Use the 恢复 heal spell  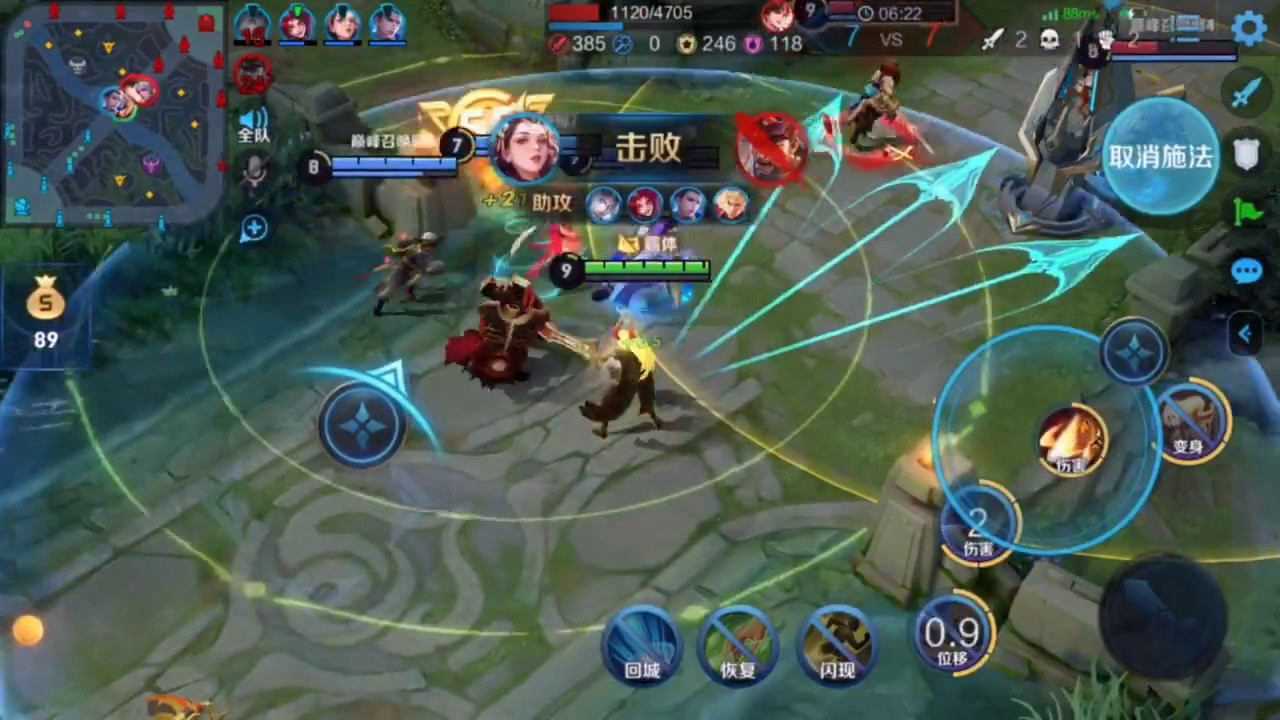(x=738, y=645)
